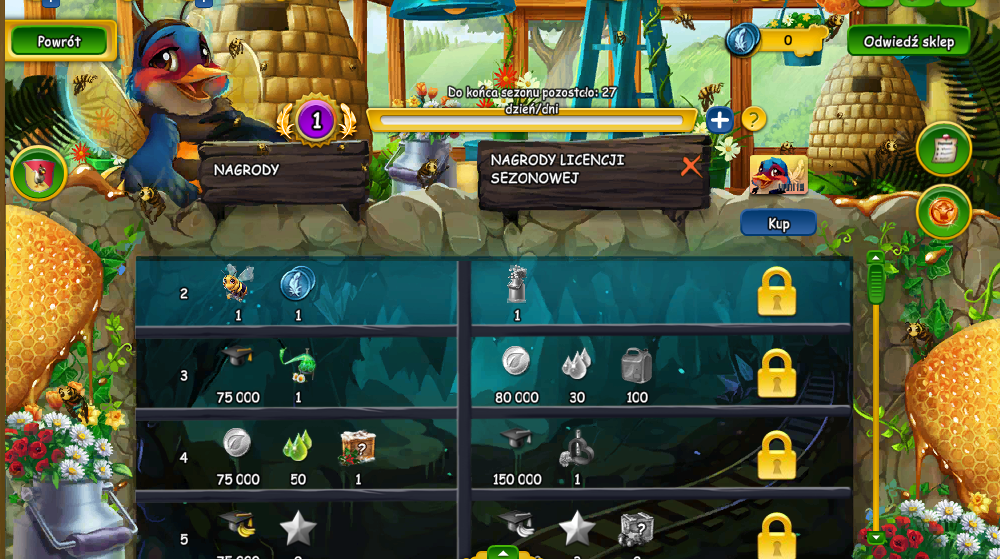1000x559 pixels.
Task: Select the mystery crate reward on level 4
Action: [357, 448]
